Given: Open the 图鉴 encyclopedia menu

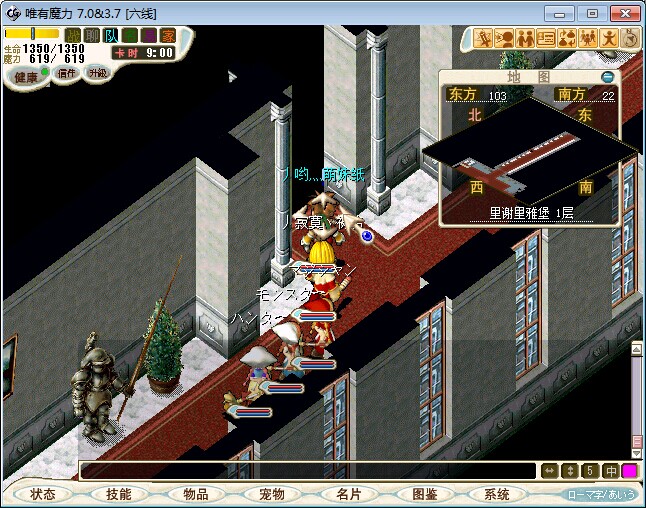Looking at the screenshot, I should tap(423, 494).
